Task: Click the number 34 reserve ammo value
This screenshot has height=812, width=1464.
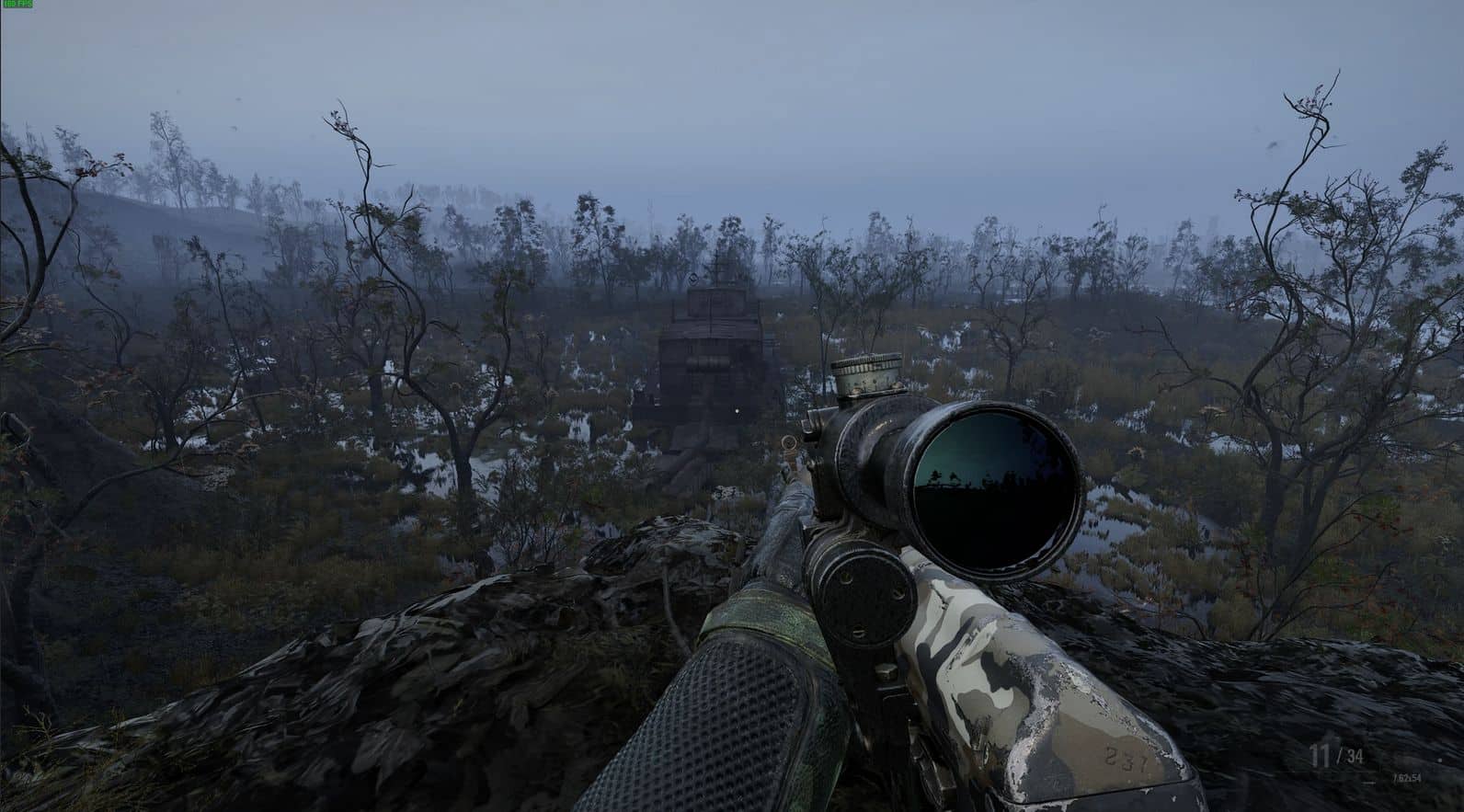Action: pyautogui.click(x=1355, y=756)
